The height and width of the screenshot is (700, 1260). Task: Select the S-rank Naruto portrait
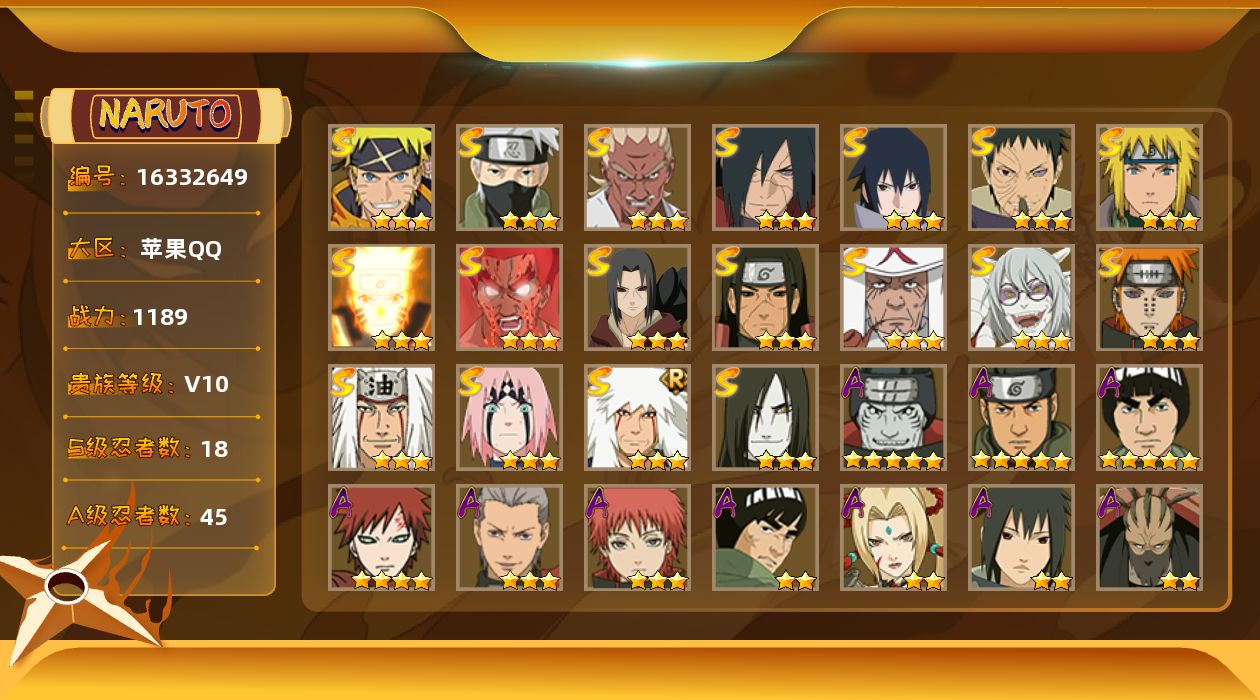coord(381,177)
